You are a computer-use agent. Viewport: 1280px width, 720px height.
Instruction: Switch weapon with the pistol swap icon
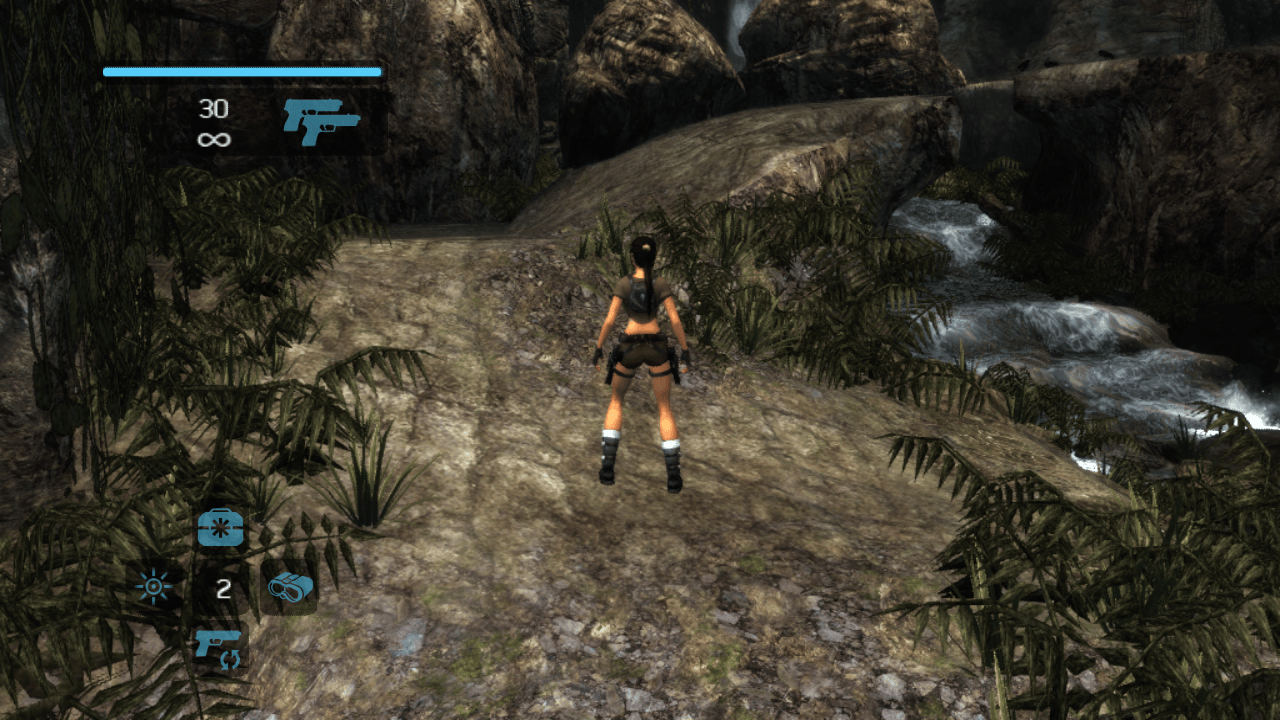[x=220, y=646]
